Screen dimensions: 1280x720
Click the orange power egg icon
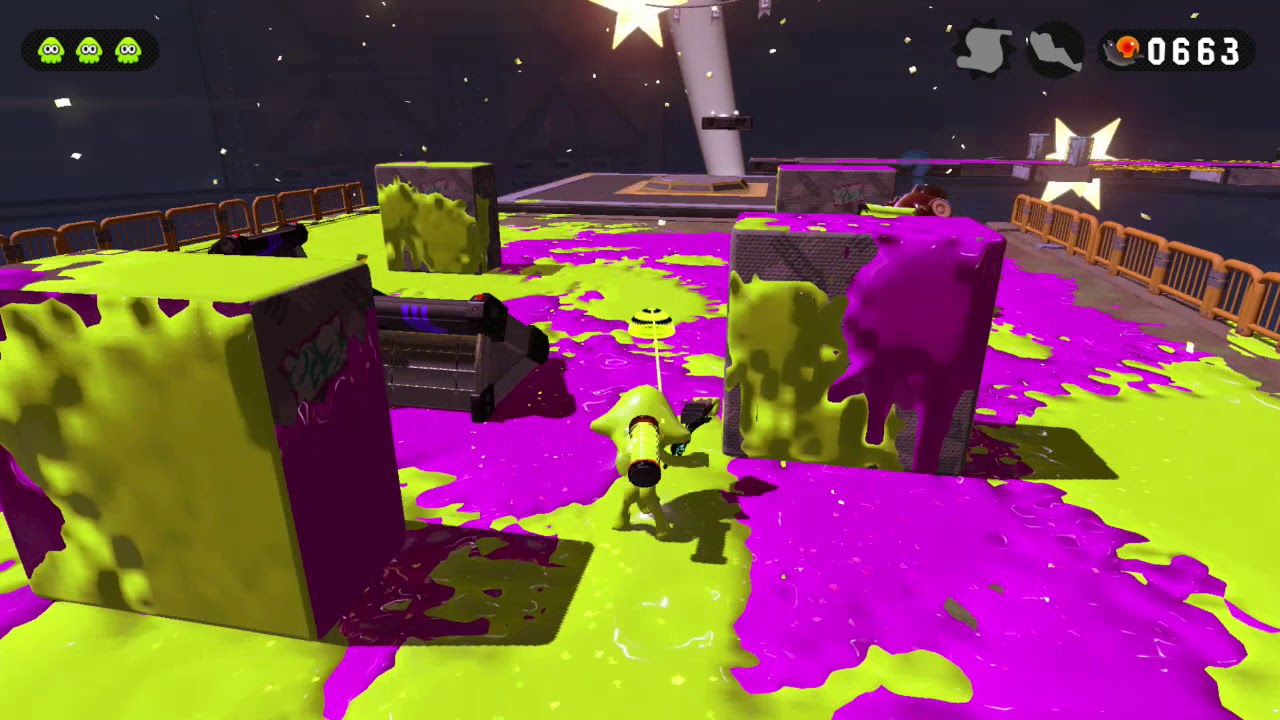[1128, 49]
